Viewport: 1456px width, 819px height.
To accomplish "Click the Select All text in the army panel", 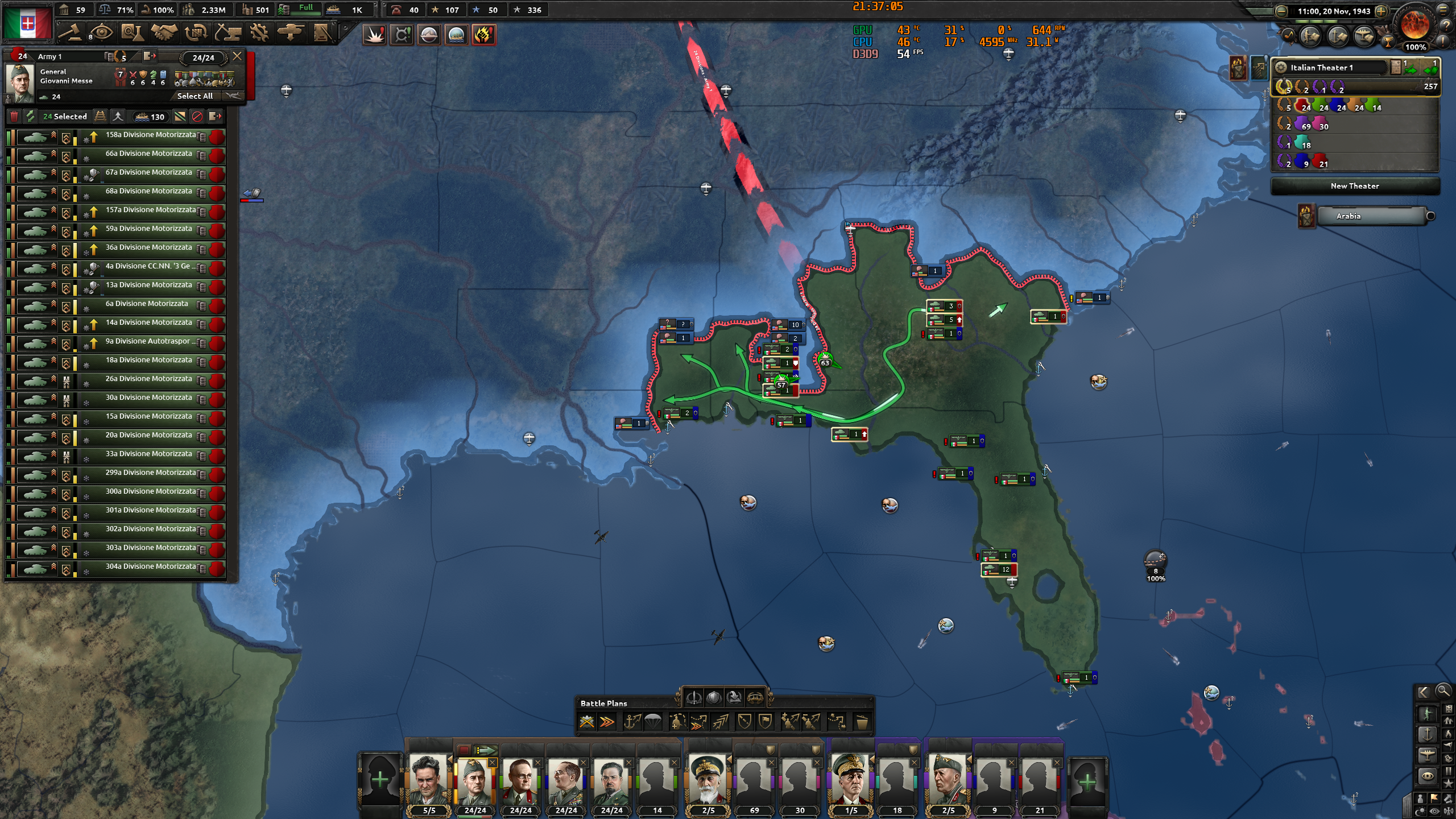I will point(194,96).
